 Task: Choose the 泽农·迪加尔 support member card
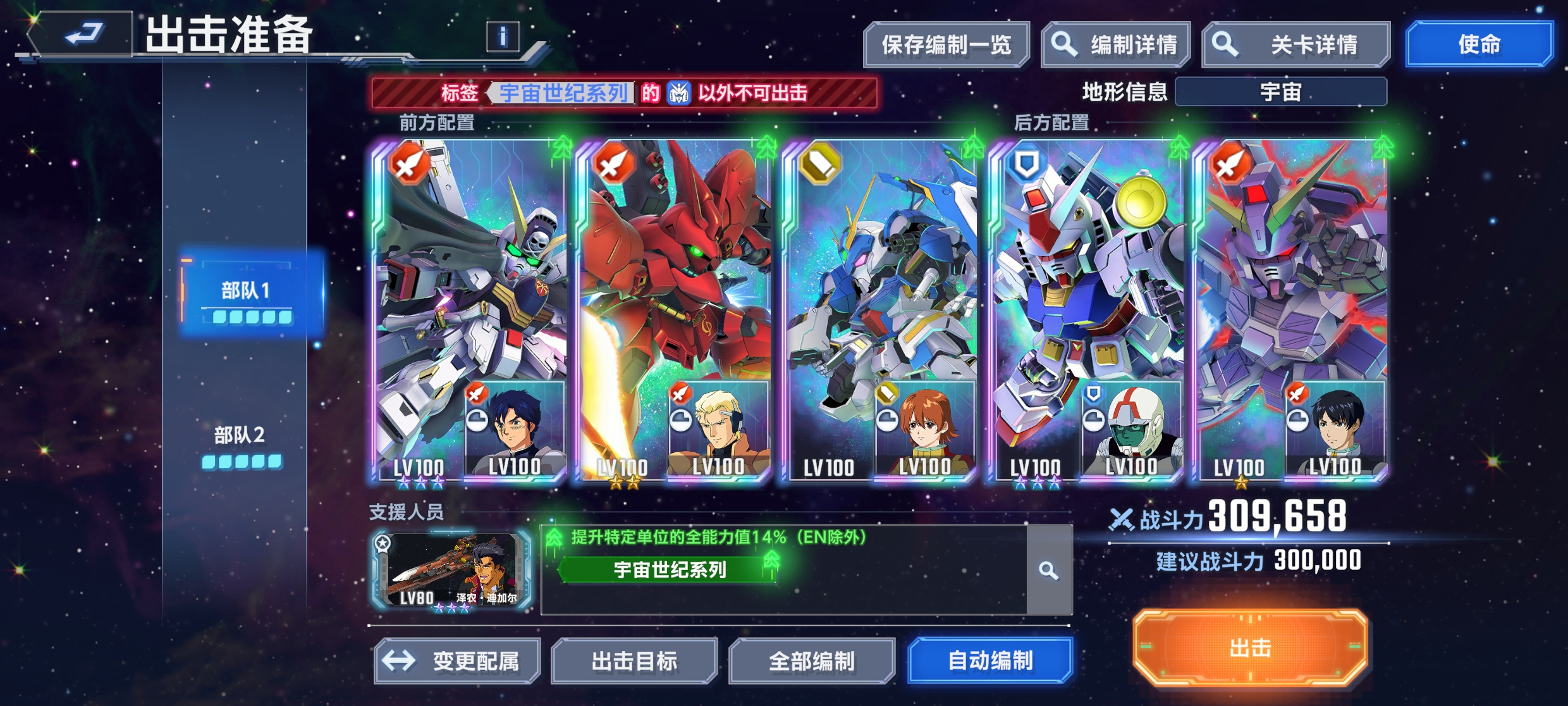click(453, 571)
